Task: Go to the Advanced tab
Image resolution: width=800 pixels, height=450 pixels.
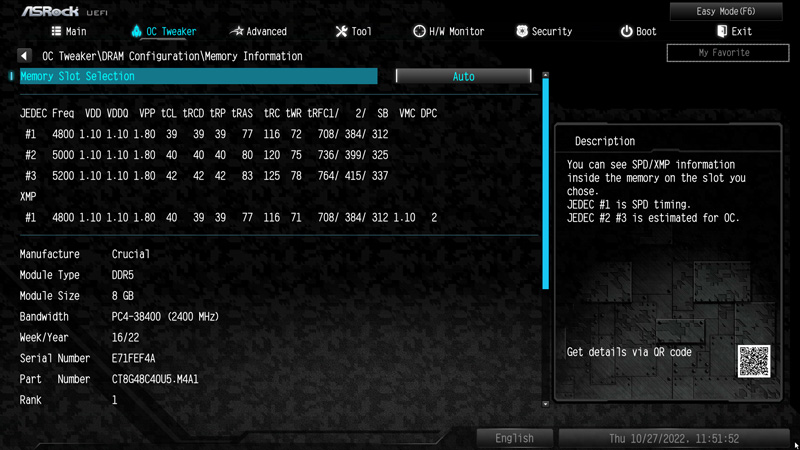Action: coord(259,32)
